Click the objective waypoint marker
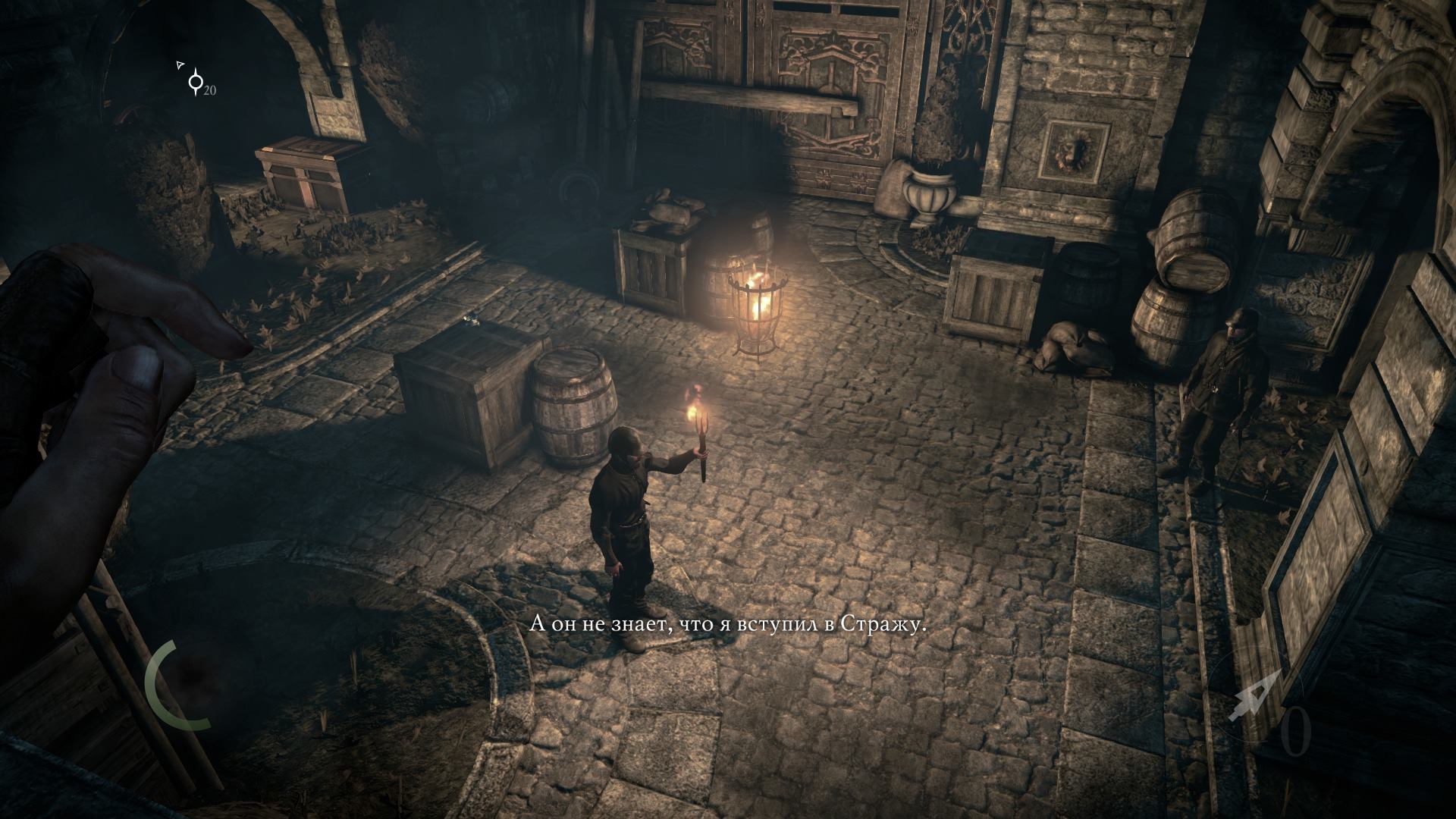The height and width of the screenshot is (819, 1456). [x=196, y=81]
